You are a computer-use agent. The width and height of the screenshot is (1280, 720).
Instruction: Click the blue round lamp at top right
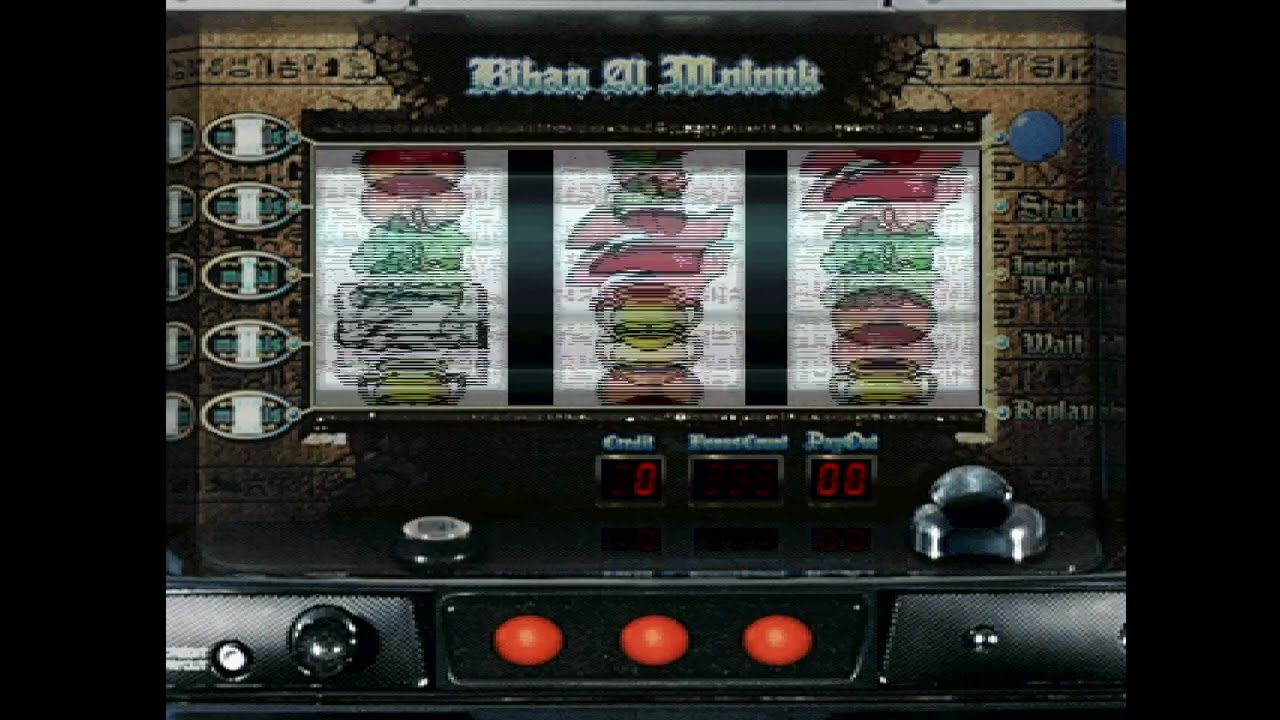pos(1037,136)
